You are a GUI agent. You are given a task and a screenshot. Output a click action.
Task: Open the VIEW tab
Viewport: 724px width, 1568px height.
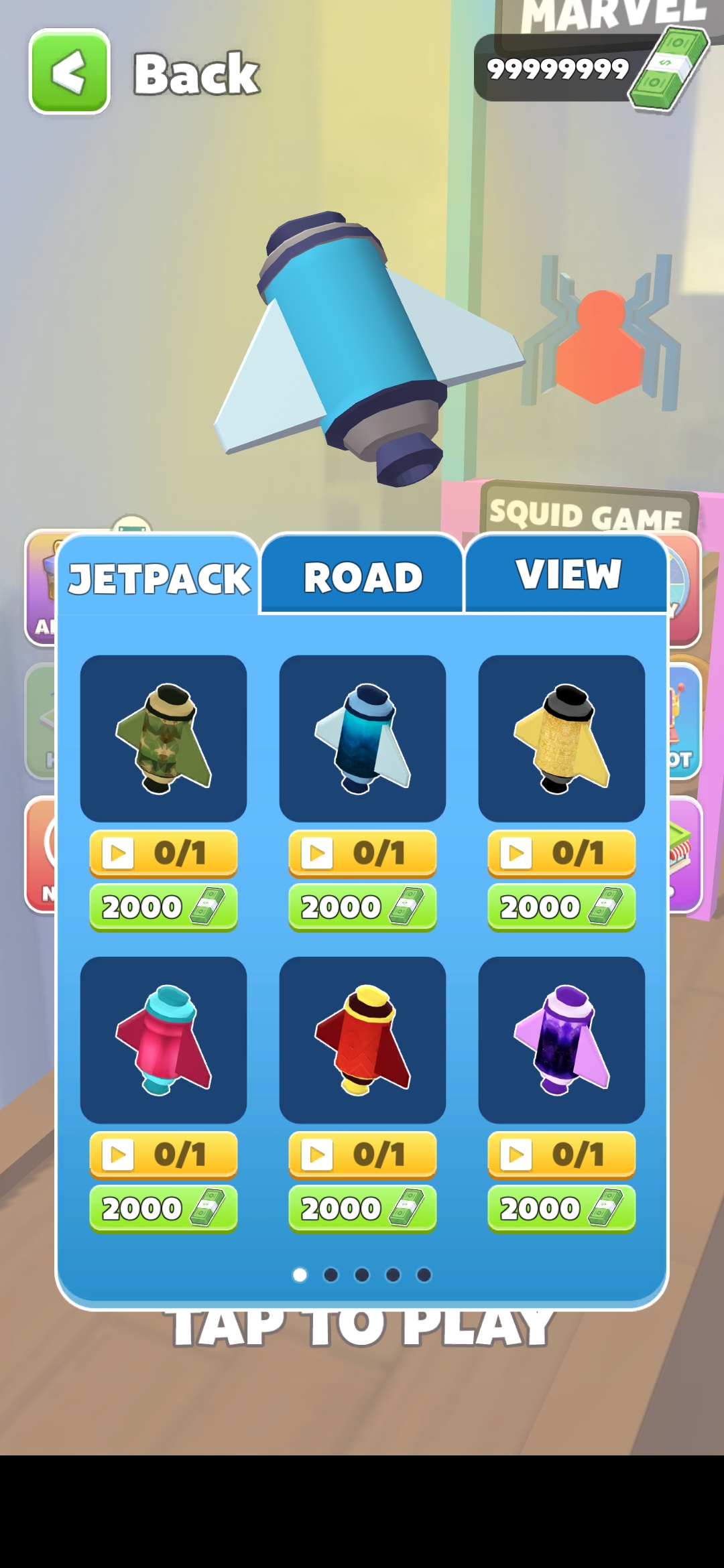tap(567, 574)
